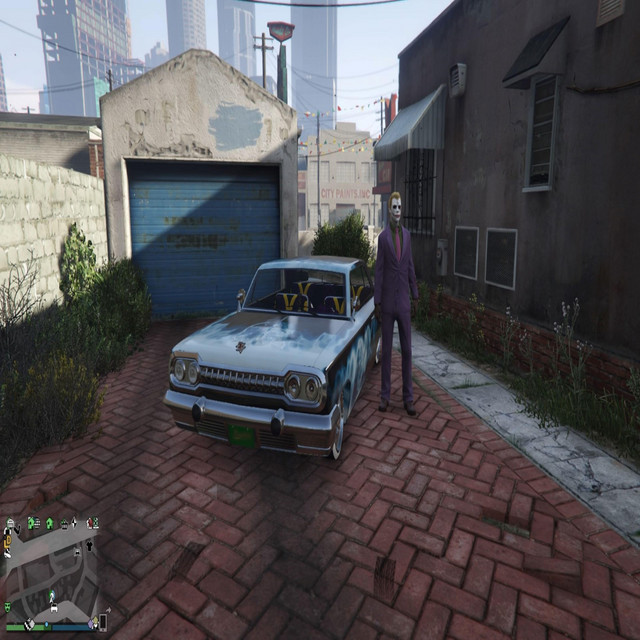This screenshot has height=640, width=640.
Task: Select the green mask blip on minimap
Action: click(x=8, y=606)
